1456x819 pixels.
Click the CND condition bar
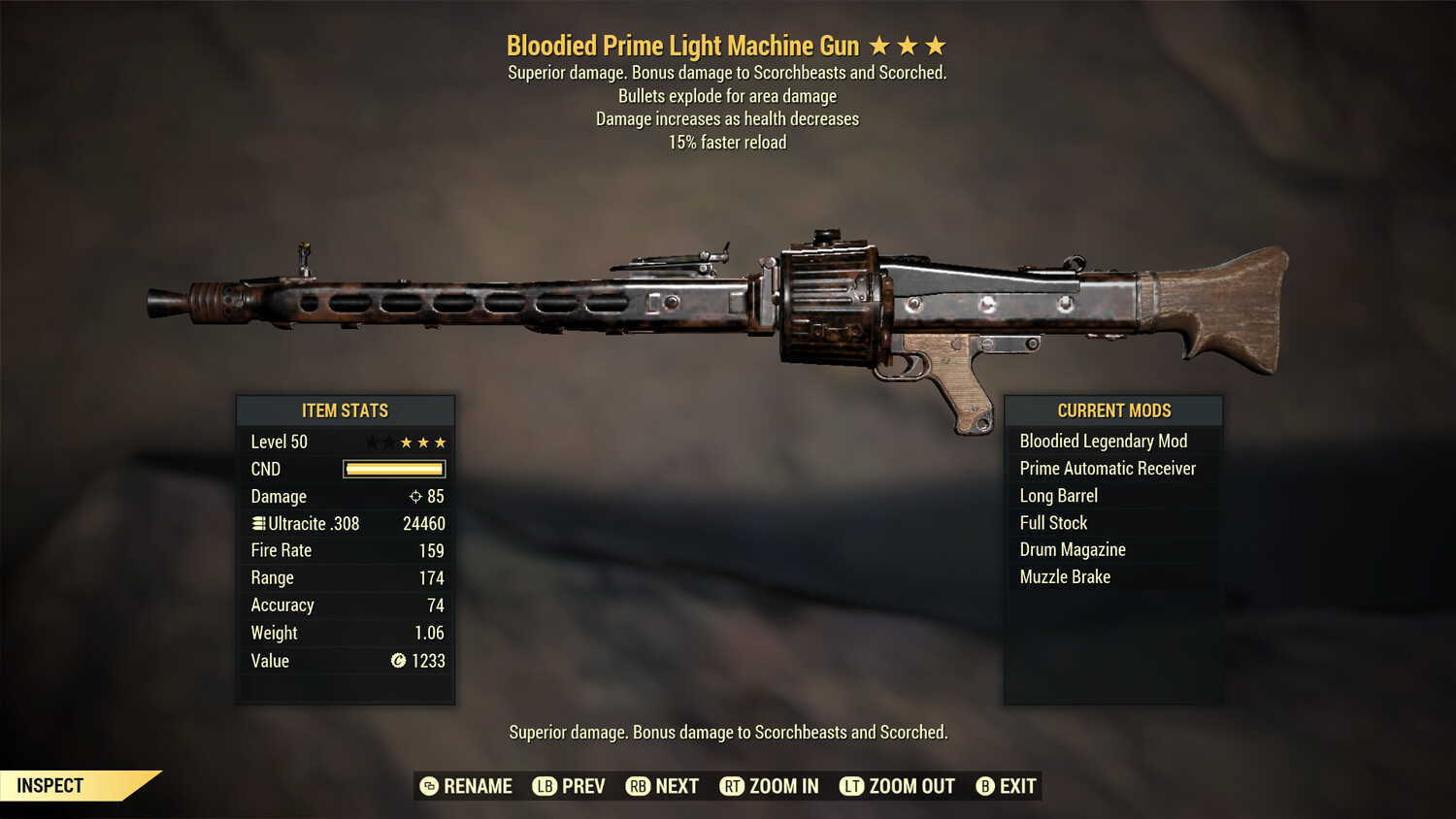tap(393, 469)
